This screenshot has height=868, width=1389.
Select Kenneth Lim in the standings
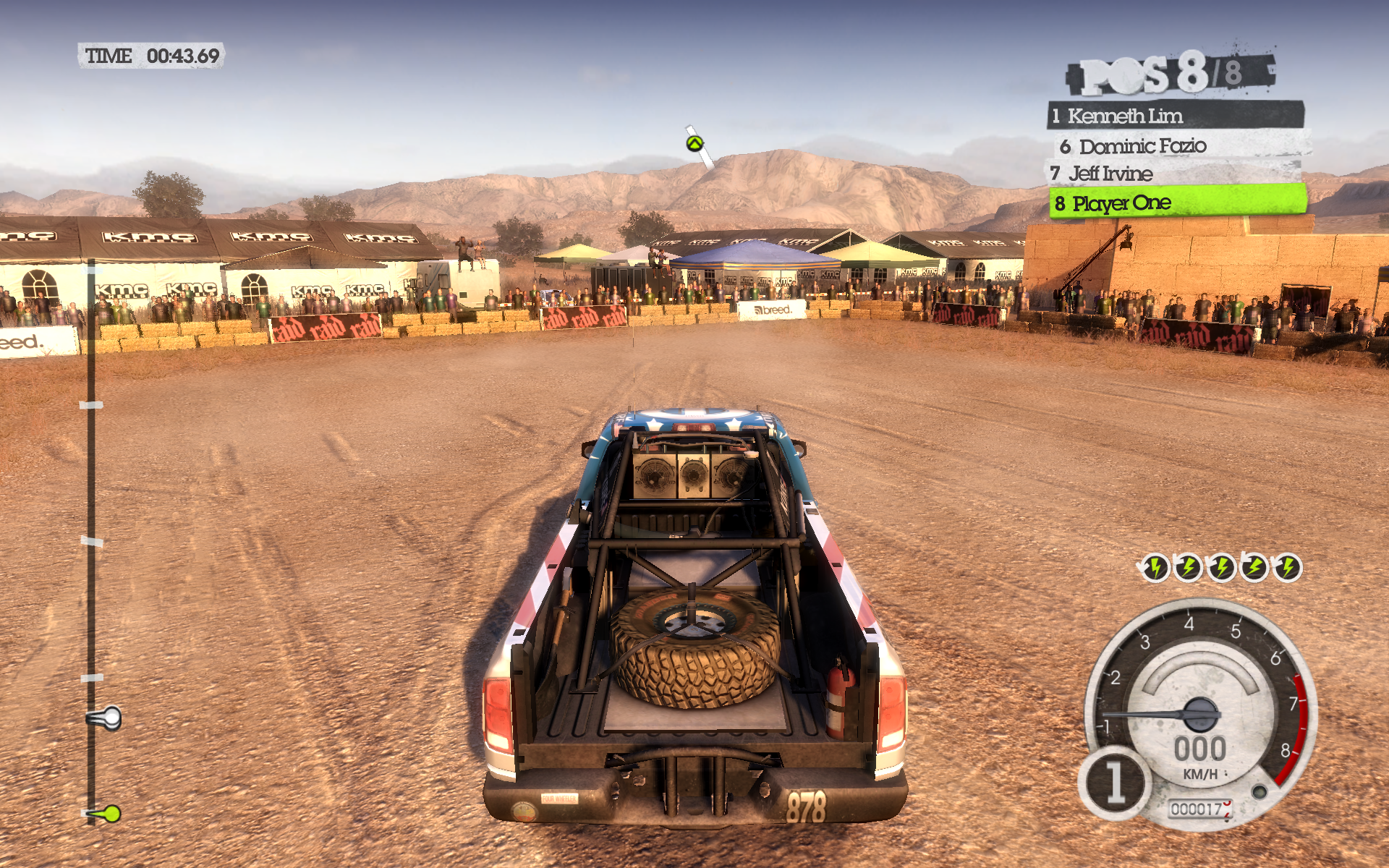pyautogui.click(x=1175, y=116)
